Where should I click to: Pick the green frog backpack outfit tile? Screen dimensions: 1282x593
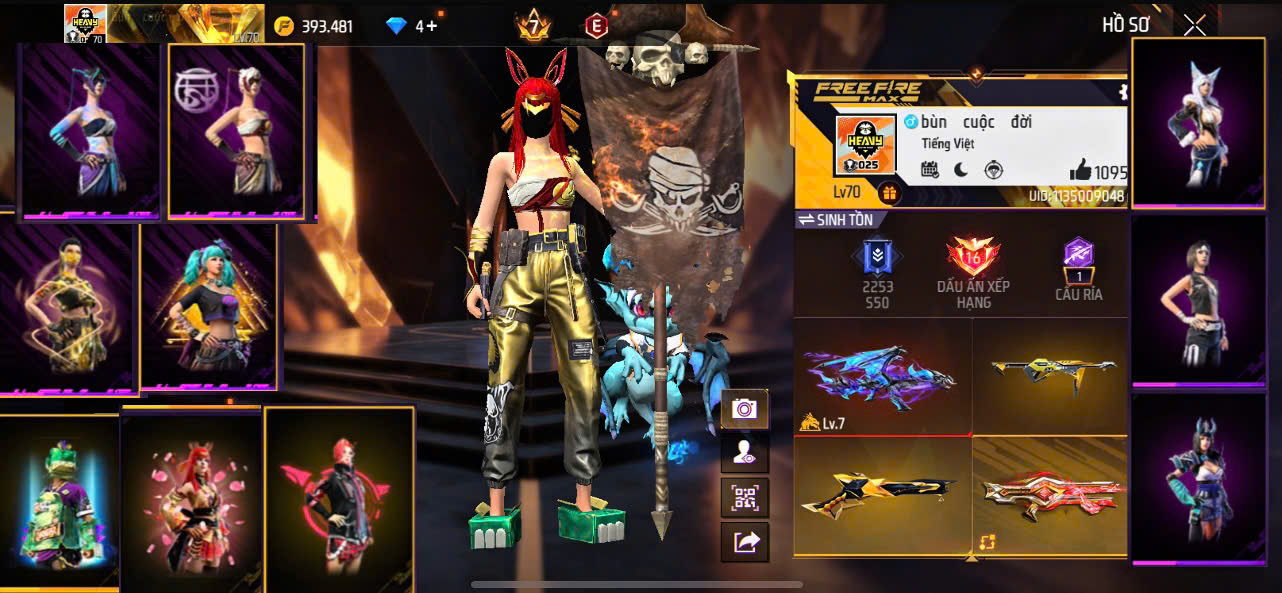(58, 502)
